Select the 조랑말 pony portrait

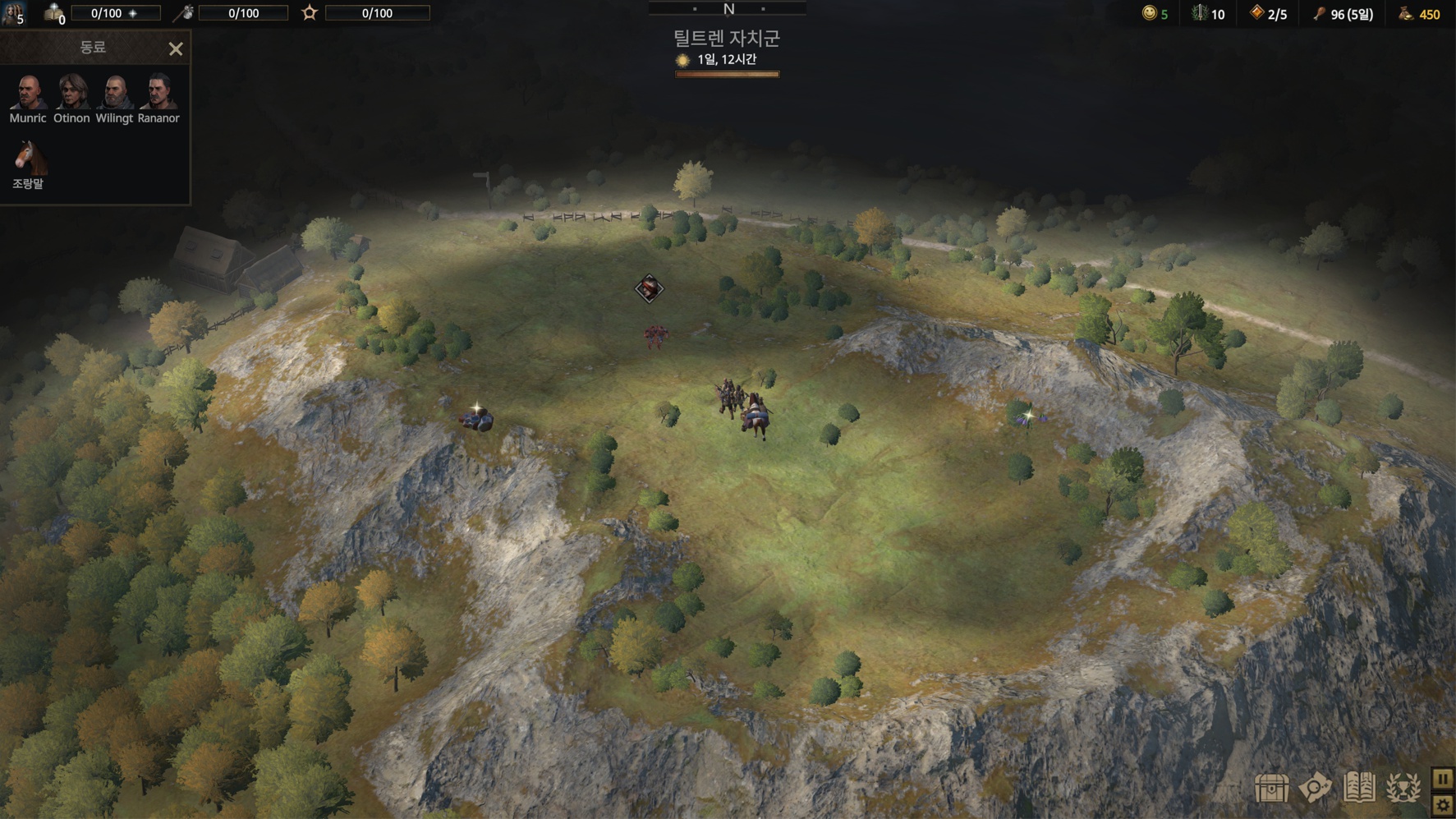pyautogui.click(x=28, y=158)
